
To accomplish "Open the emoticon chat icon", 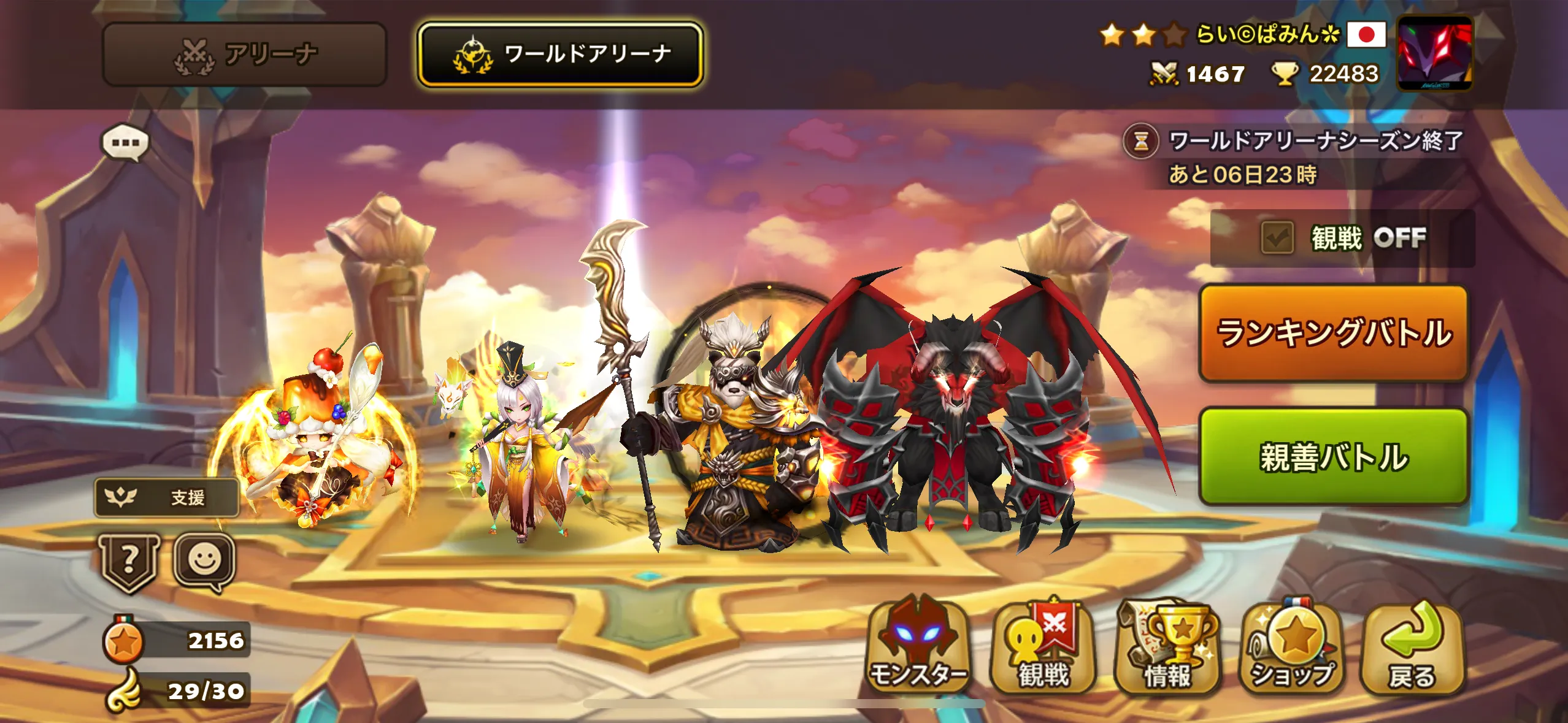I will 206,562.
